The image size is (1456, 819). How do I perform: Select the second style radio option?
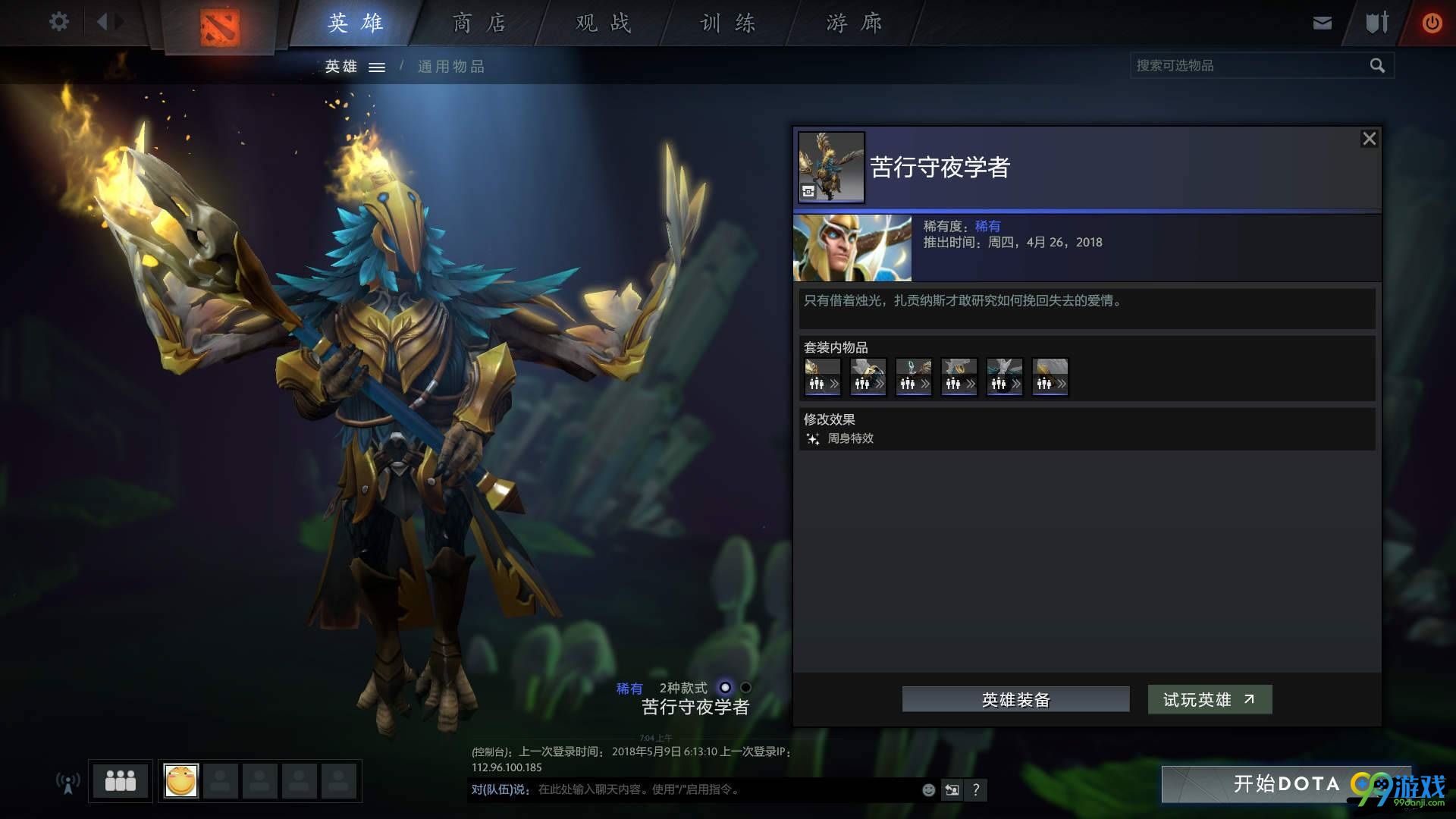click(x=745, y=687)
